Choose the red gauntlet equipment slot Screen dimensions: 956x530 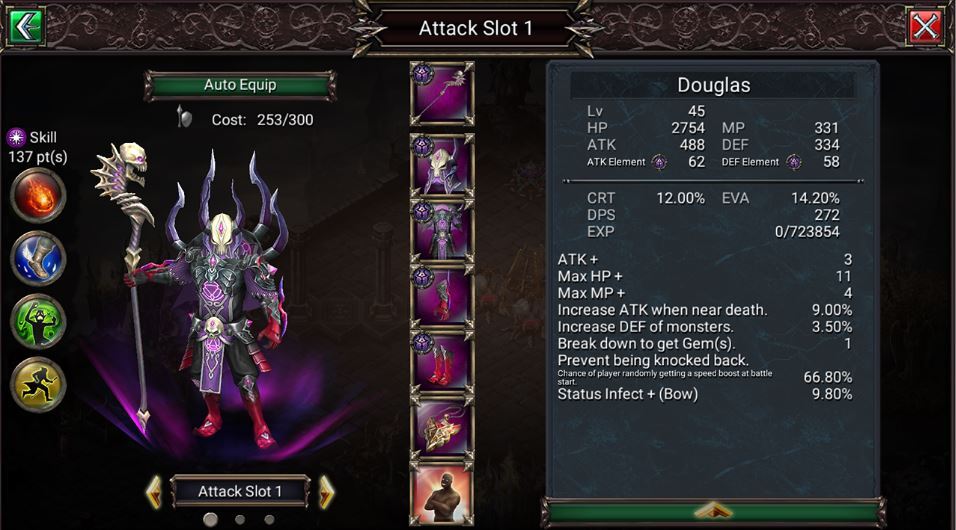coord(442,295)
